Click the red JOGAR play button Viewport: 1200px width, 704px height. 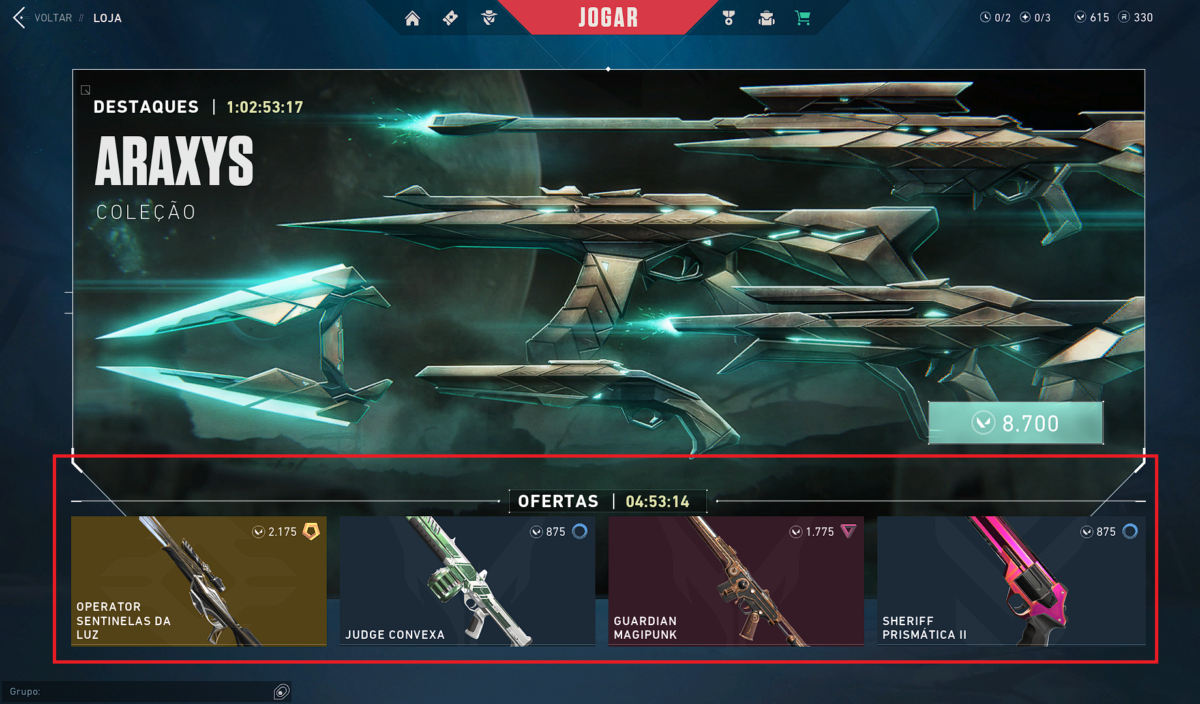[607, 18]
